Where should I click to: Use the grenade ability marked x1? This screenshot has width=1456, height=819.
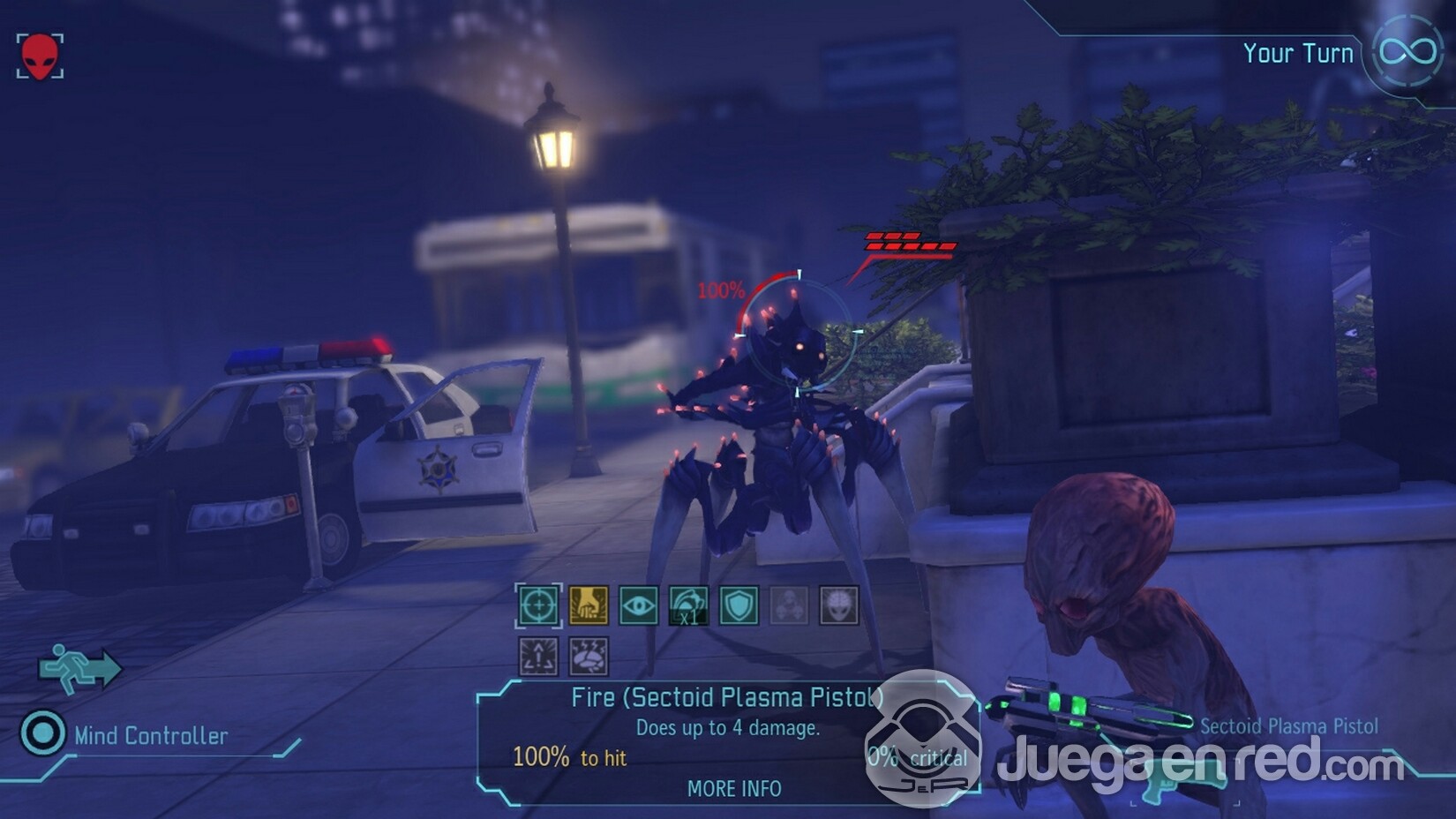[x=688, y=606]
